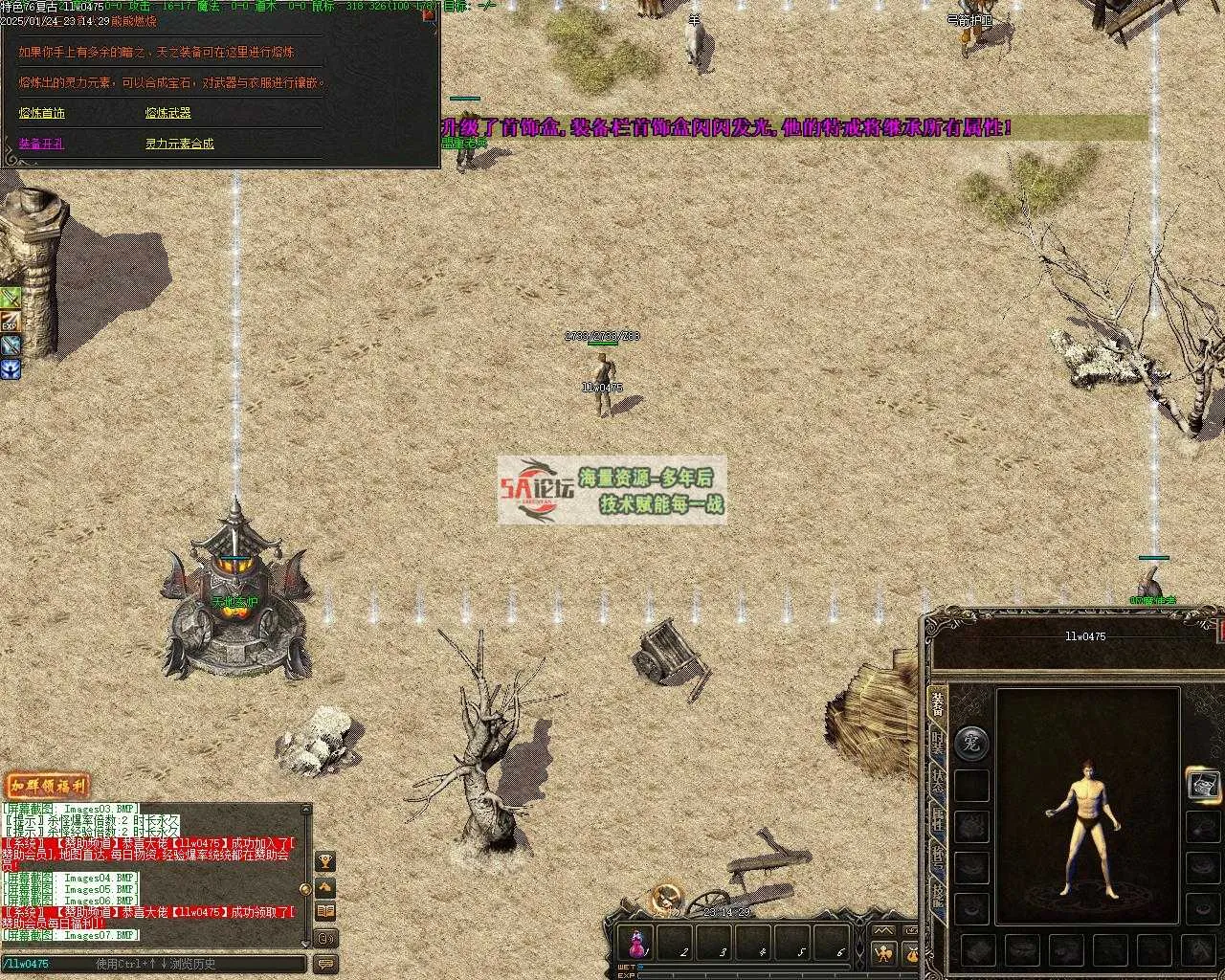Choose the 熔炼首饰 smelt jewelry option
1225x980 pixels.
(42, 113)
